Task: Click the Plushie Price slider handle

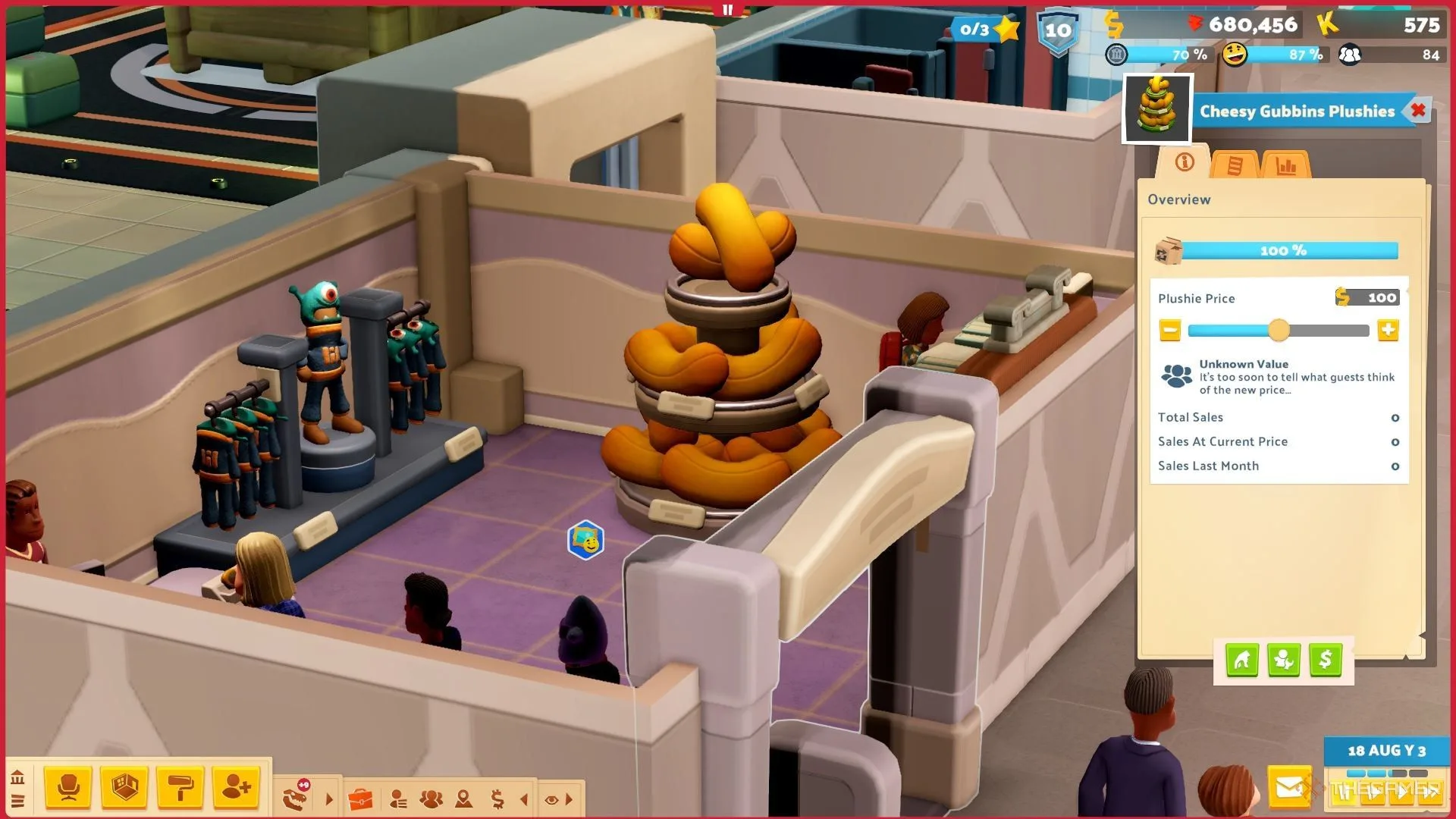Action: (x=1279, y=331)
